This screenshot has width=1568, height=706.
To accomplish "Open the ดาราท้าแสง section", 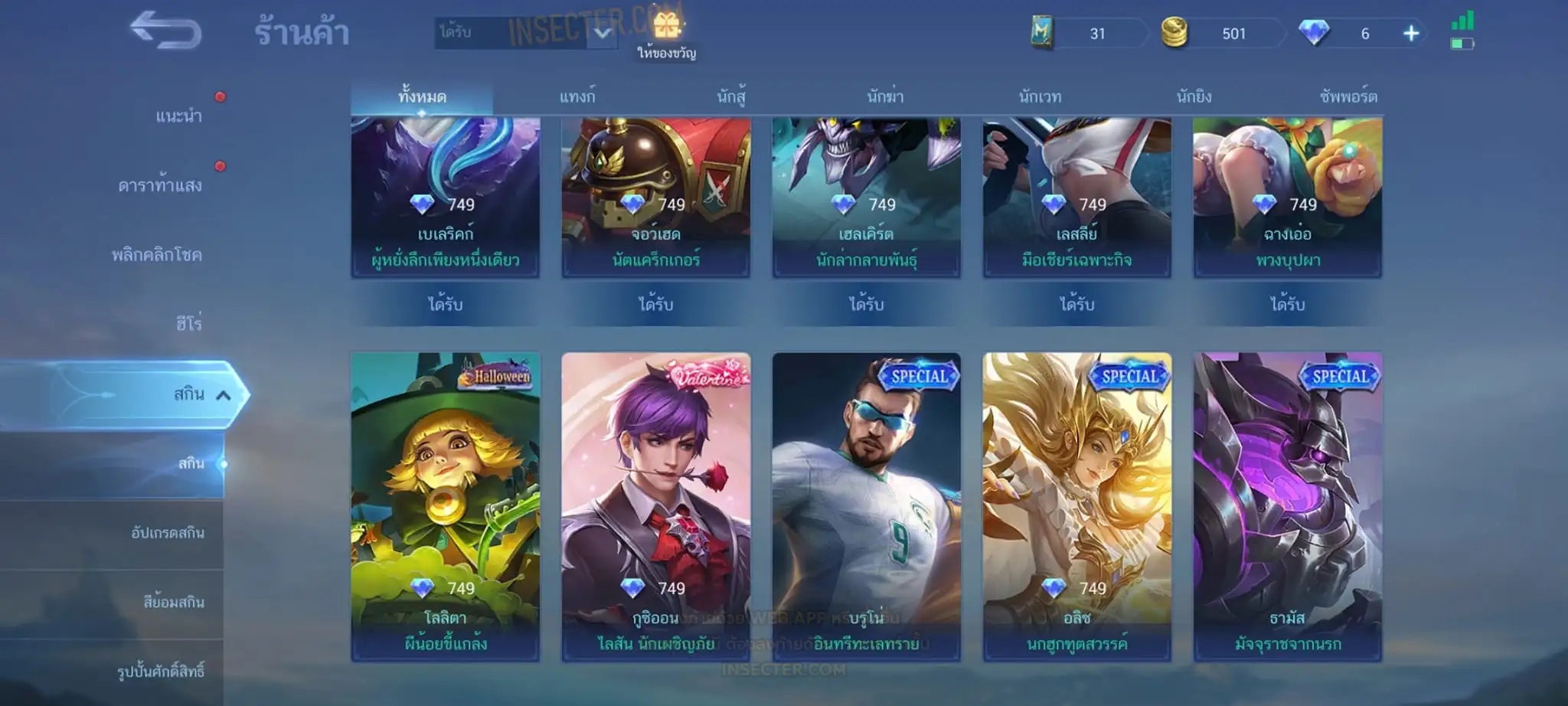I will (x=160, y=186).
